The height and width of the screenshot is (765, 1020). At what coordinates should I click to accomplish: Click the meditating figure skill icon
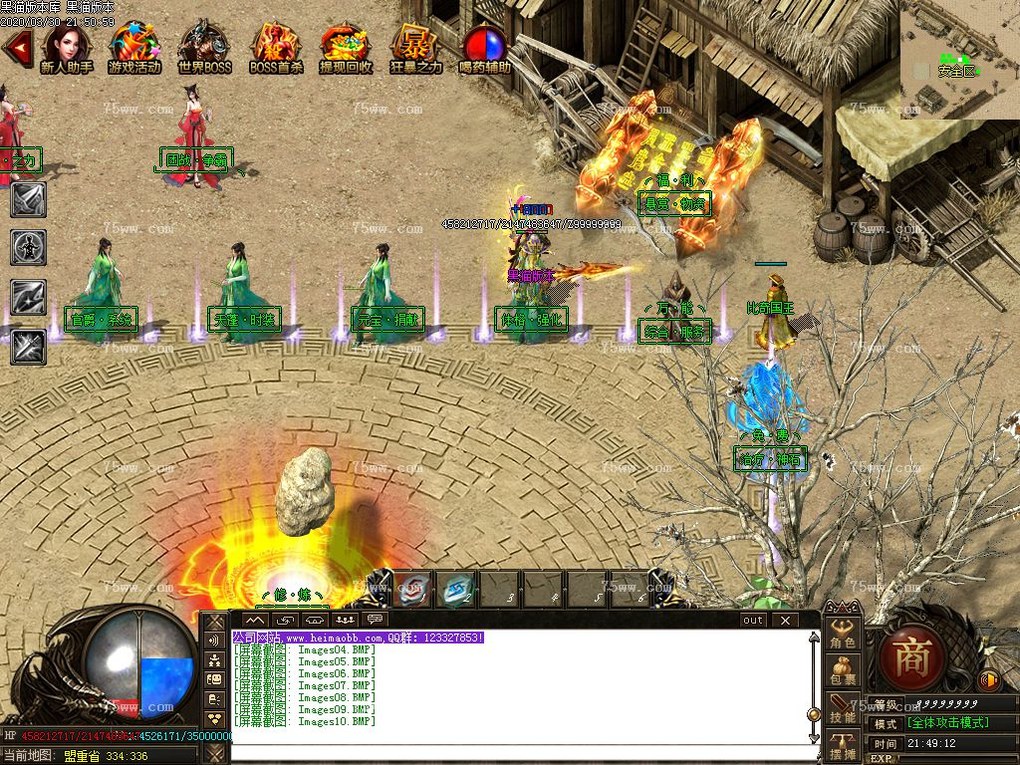pyautogui.click(x=28, y=246)
